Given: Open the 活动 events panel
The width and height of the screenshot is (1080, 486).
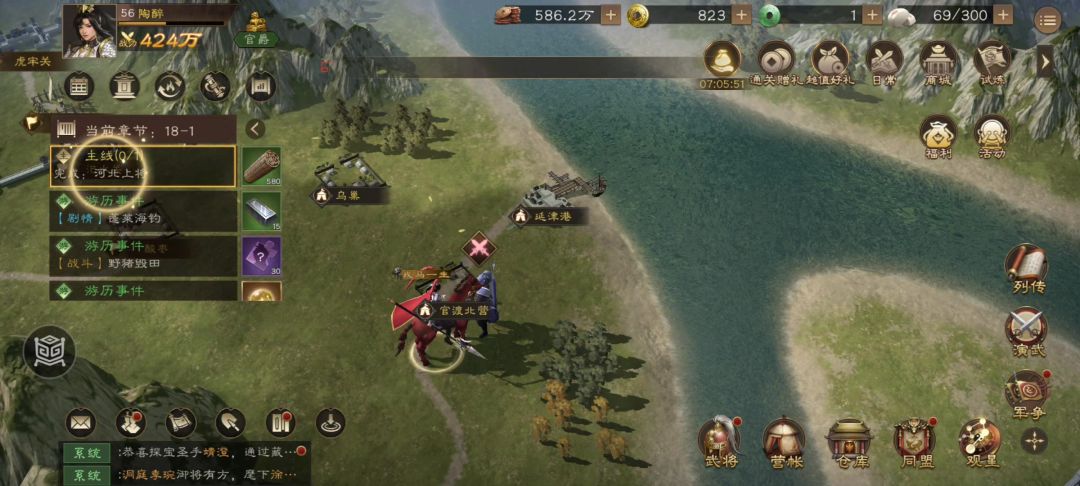Looking at the screenshot, I should click(x=992, y=136).
